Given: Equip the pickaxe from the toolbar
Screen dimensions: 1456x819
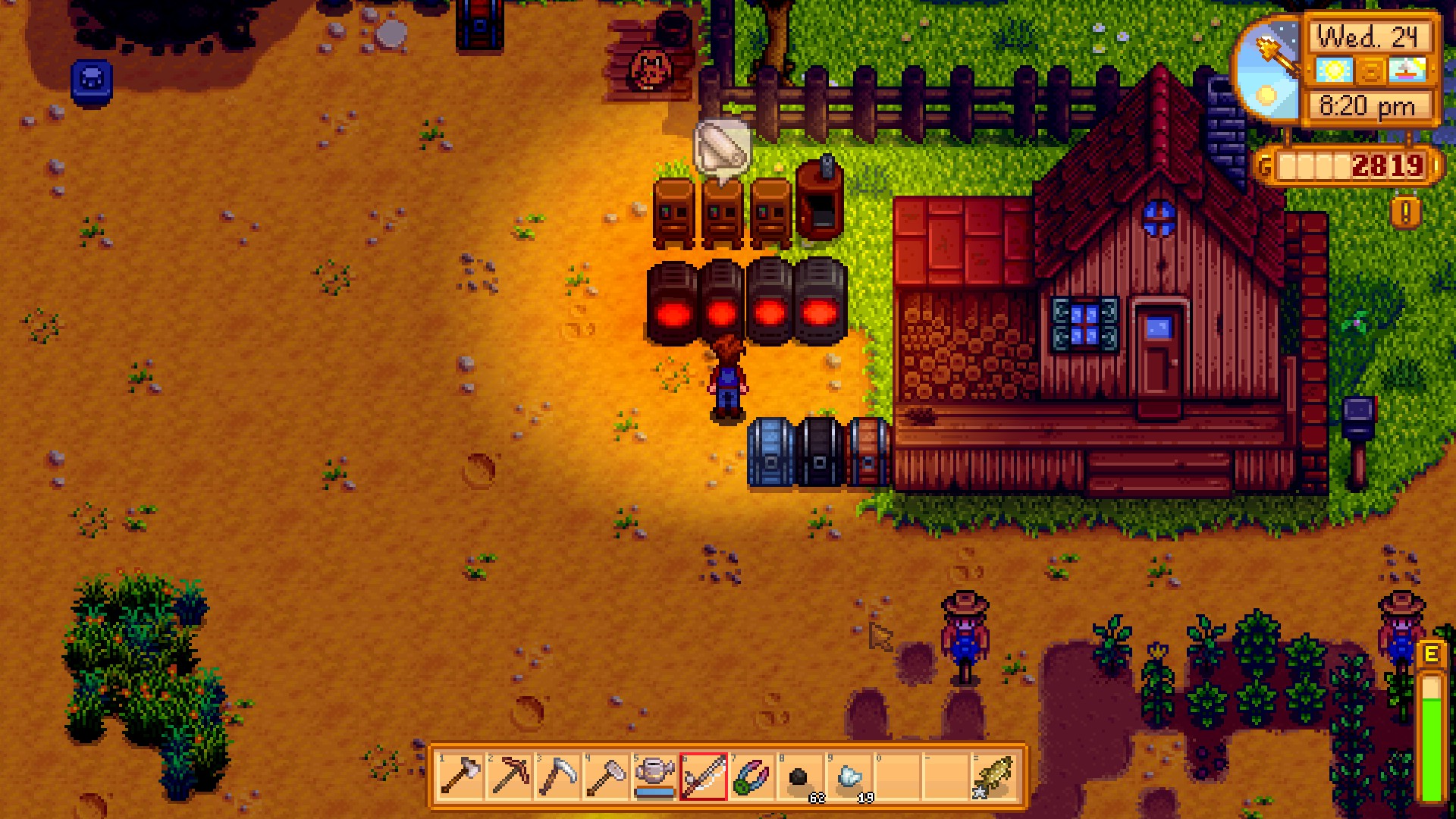Looking at the screenshot, I should (x=509, y=777).
